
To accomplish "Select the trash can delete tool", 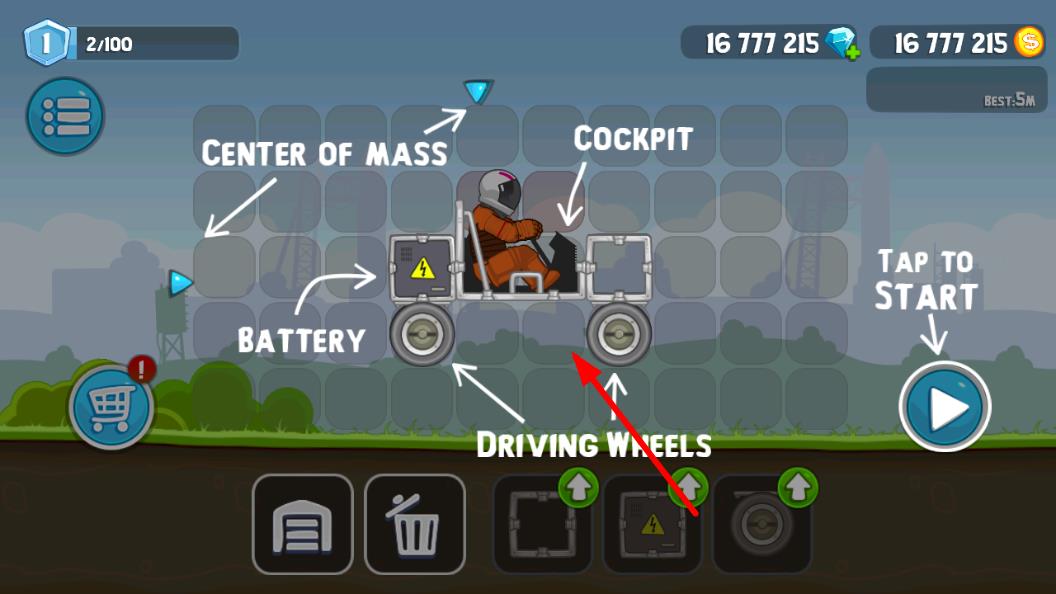I will point(414,523).
